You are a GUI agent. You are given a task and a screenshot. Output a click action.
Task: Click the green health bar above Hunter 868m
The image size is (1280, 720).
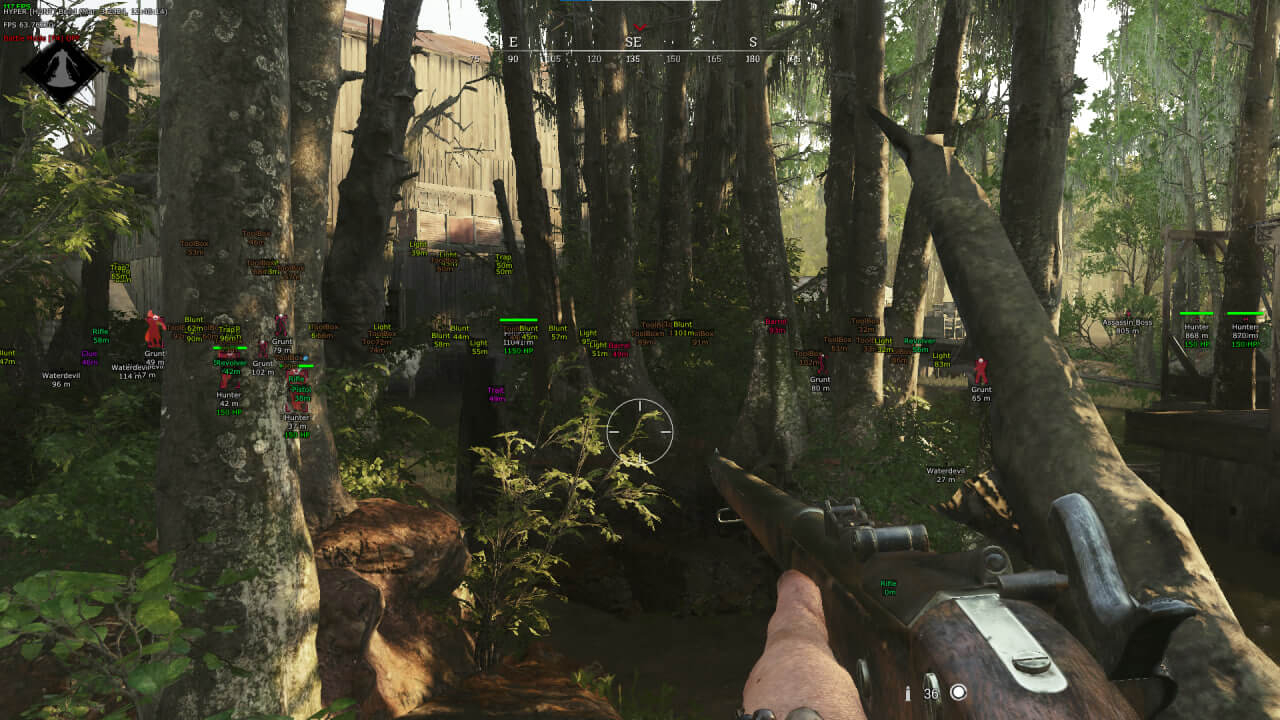[1196, 313]
